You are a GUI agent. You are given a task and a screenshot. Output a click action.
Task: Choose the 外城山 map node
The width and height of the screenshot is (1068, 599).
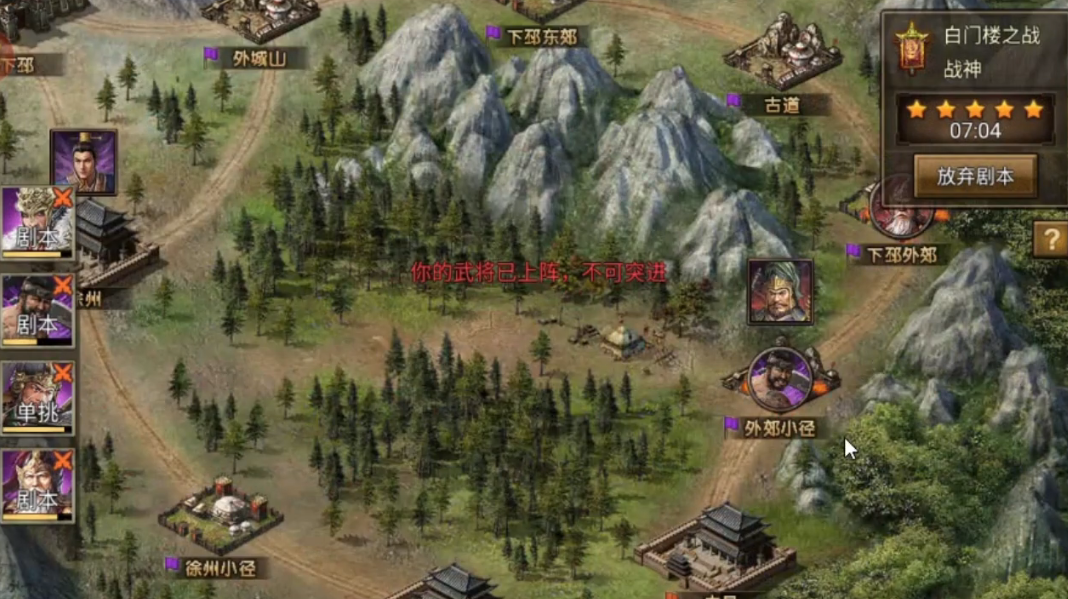click(257, 58)
